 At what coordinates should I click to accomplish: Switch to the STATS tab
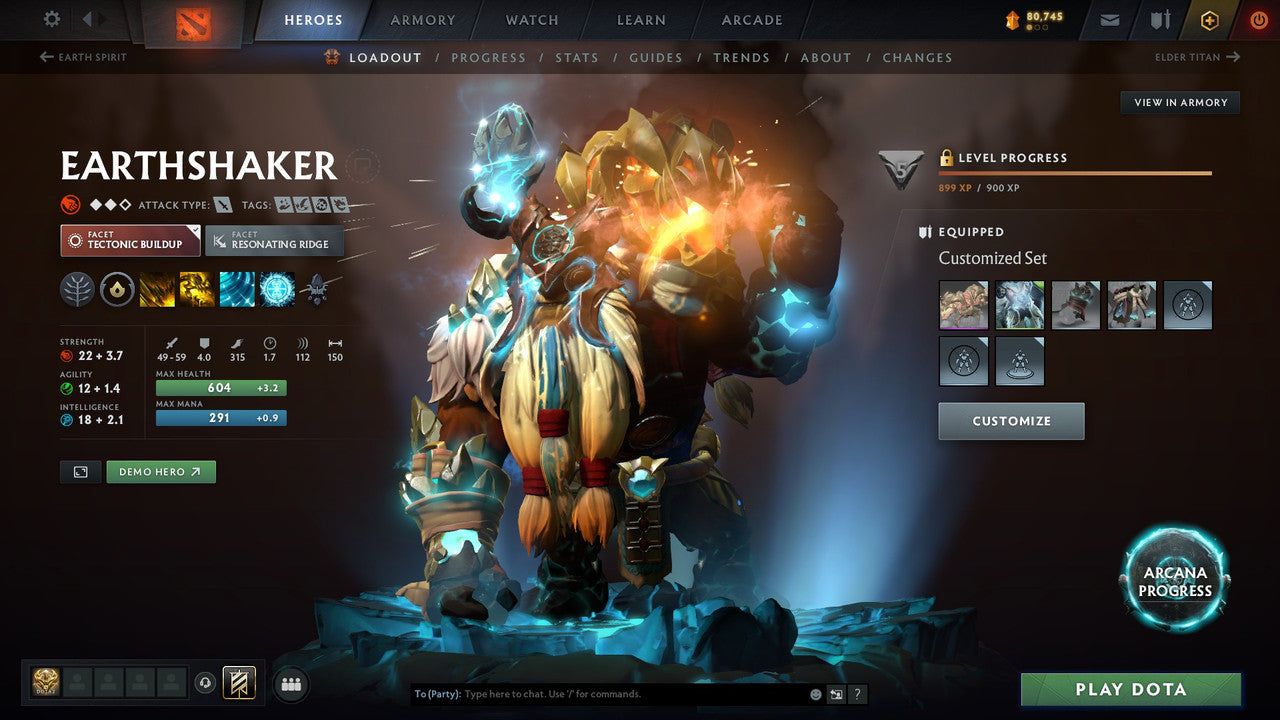pos(577,57)
